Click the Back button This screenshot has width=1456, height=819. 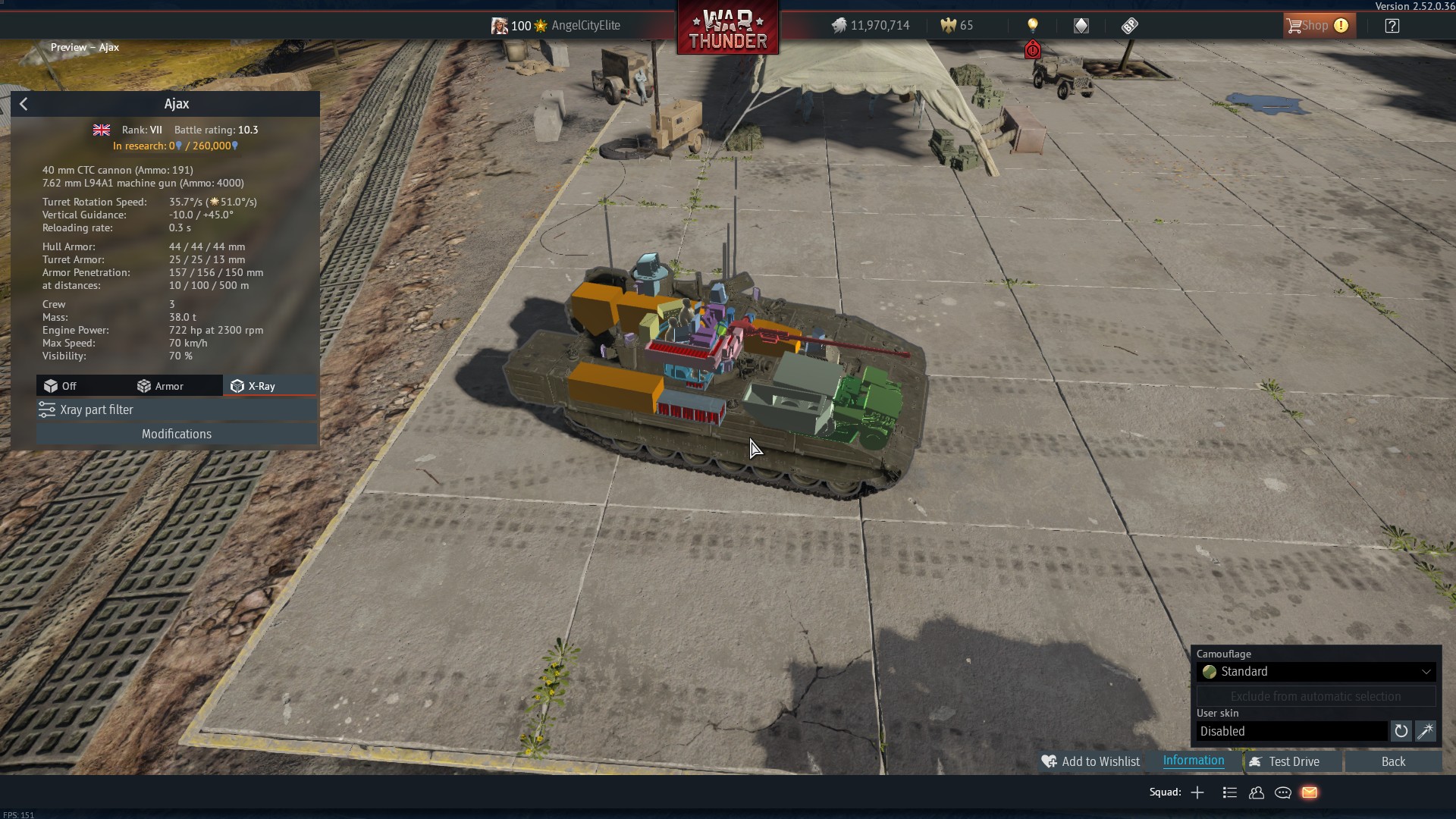point(1392,761)
